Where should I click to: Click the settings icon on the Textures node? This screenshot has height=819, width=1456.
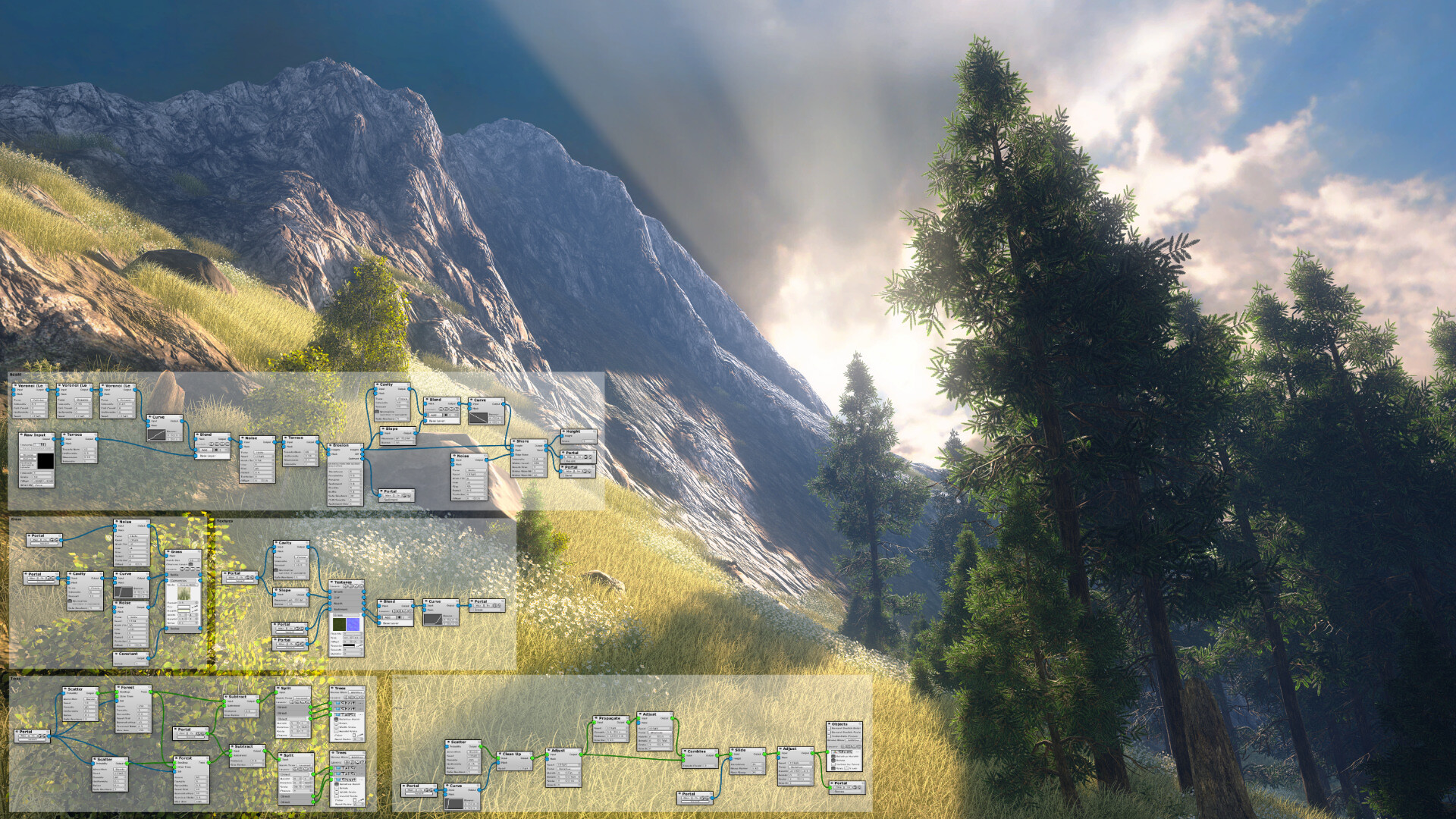(x=362, y=582)
